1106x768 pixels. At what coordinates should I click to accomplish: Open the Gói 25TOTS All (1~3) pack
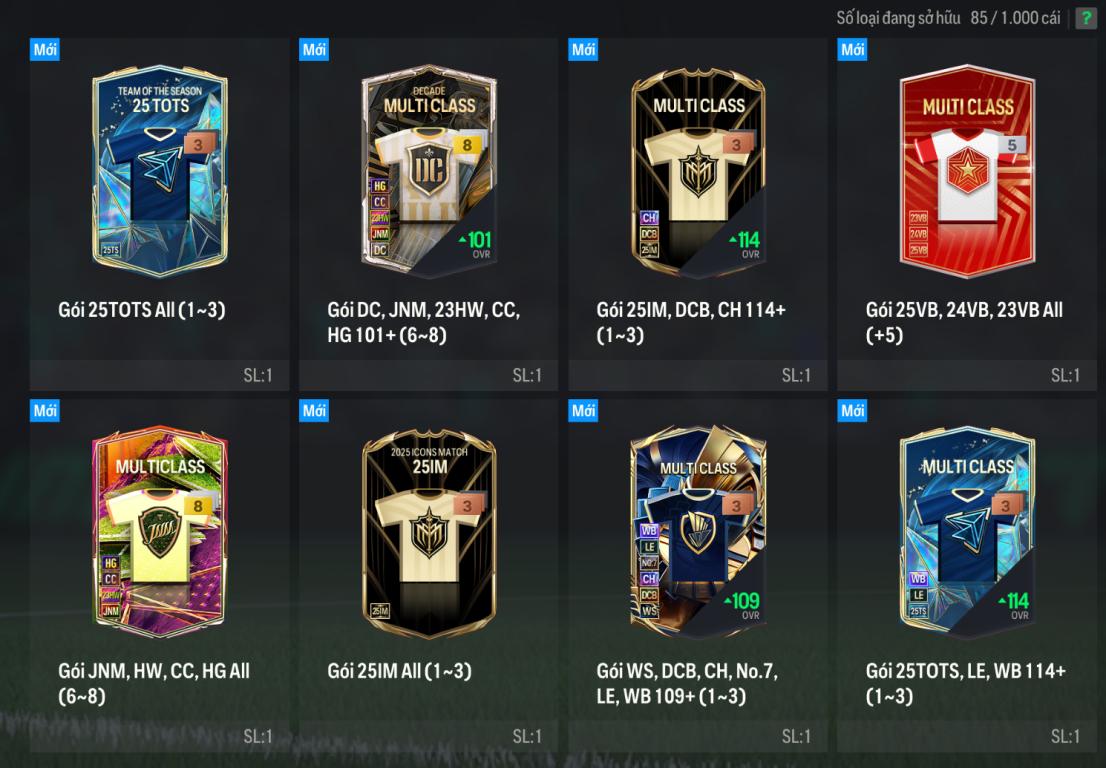click(160, 170)
